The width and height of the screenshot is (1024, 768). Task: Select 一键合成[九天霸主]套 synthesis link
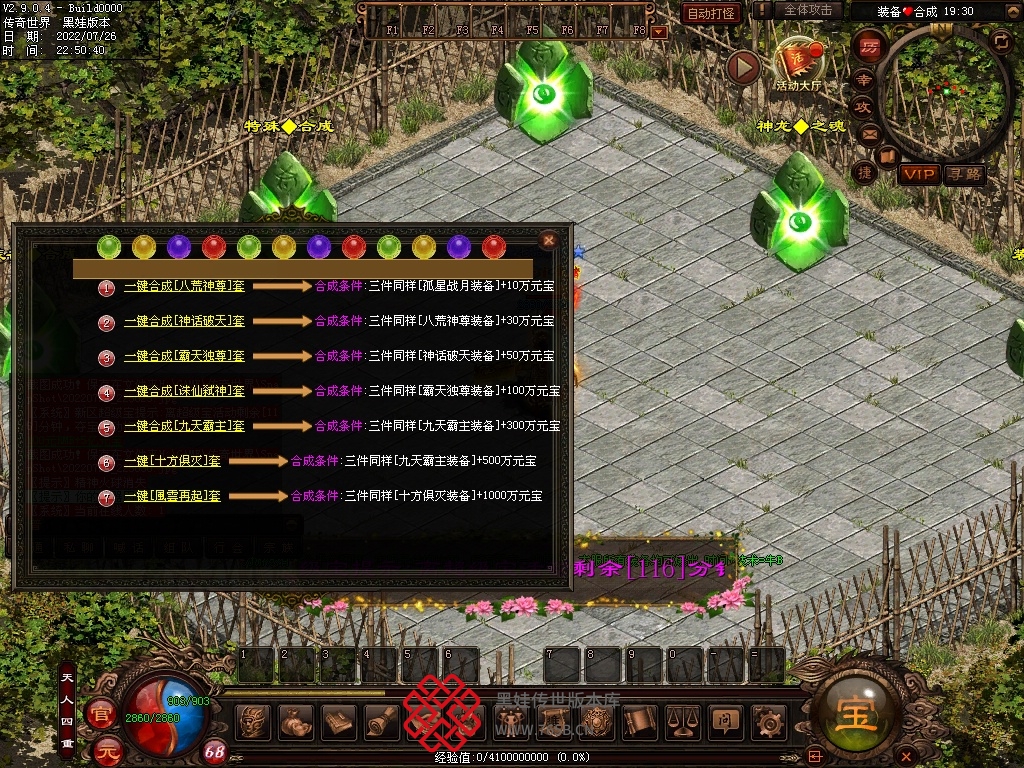184,426
